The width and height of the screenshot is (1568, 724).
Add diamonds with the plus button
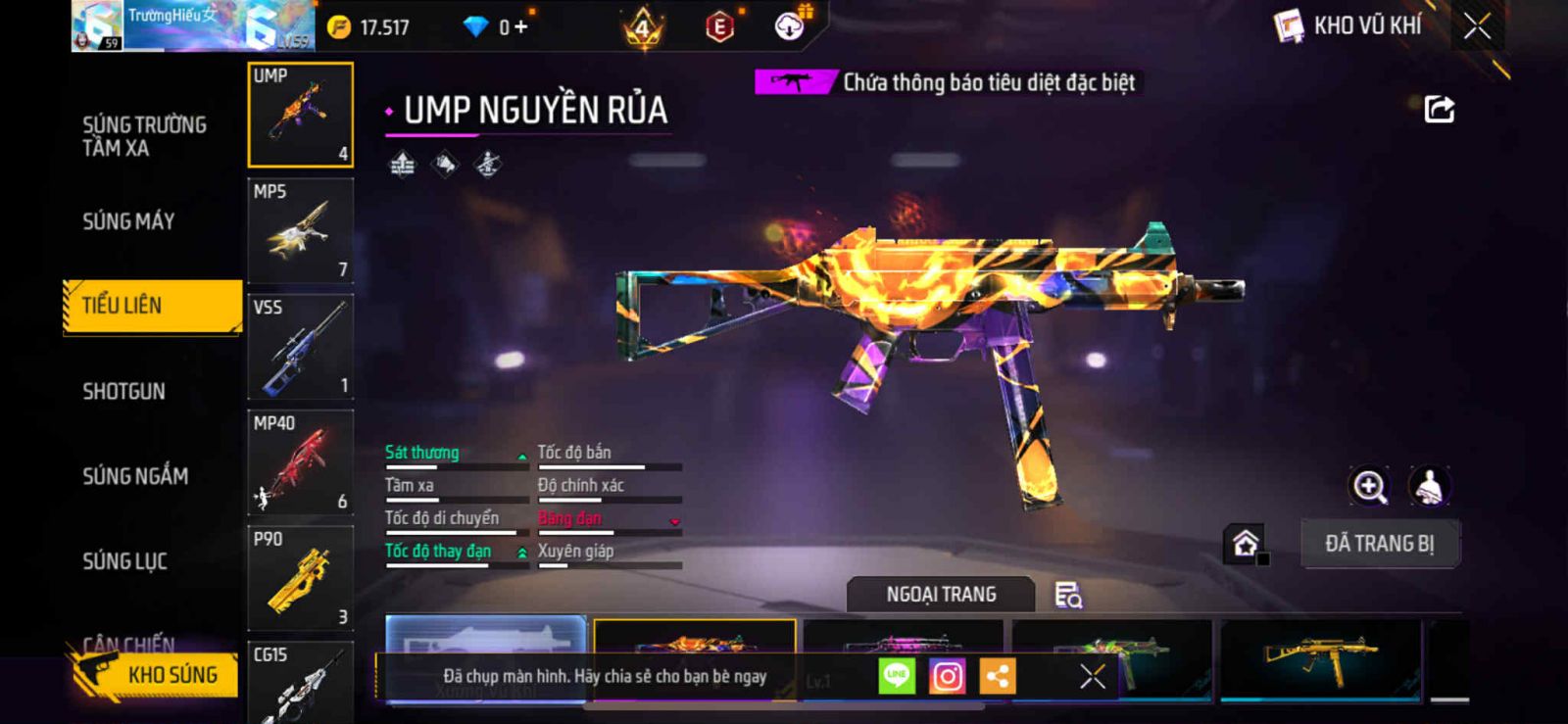pyautogui.click(x=520, y=27)
